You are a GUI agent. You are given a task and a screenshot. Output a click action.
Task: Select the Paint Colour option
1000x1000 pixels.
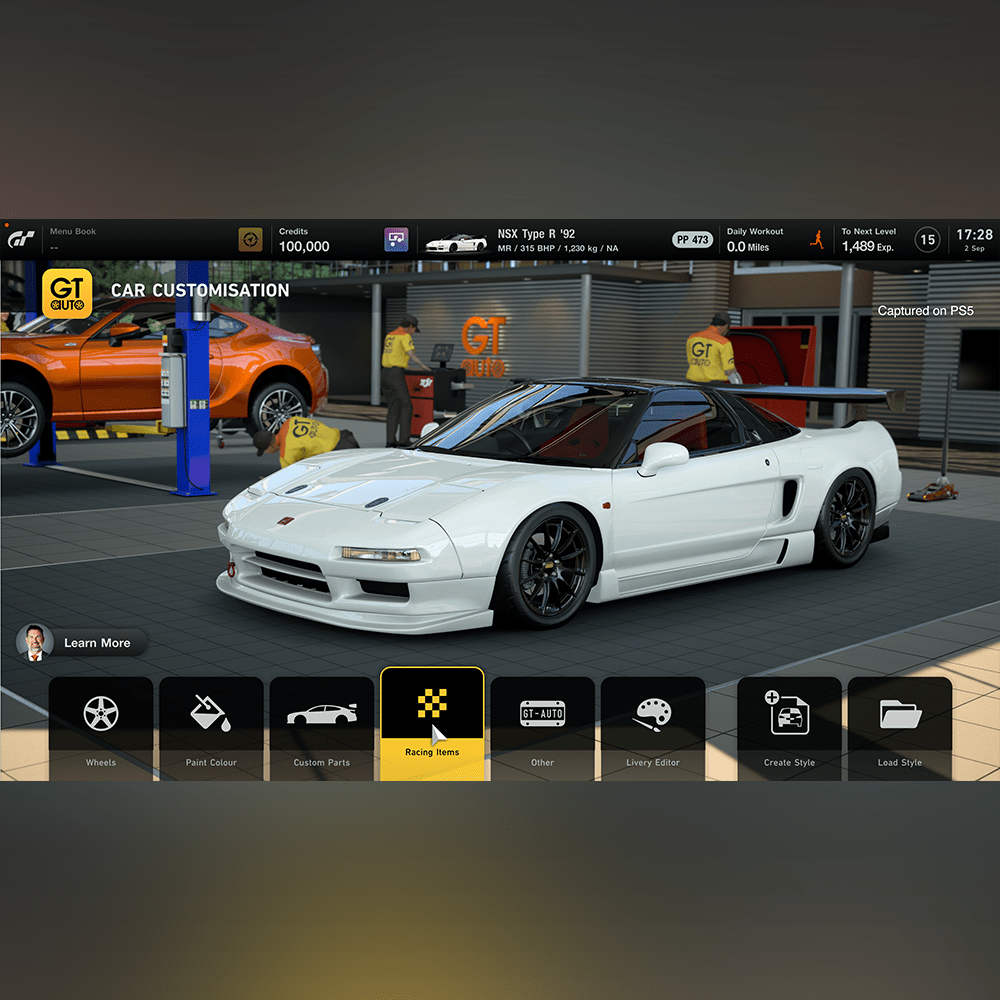pos(211,726)
